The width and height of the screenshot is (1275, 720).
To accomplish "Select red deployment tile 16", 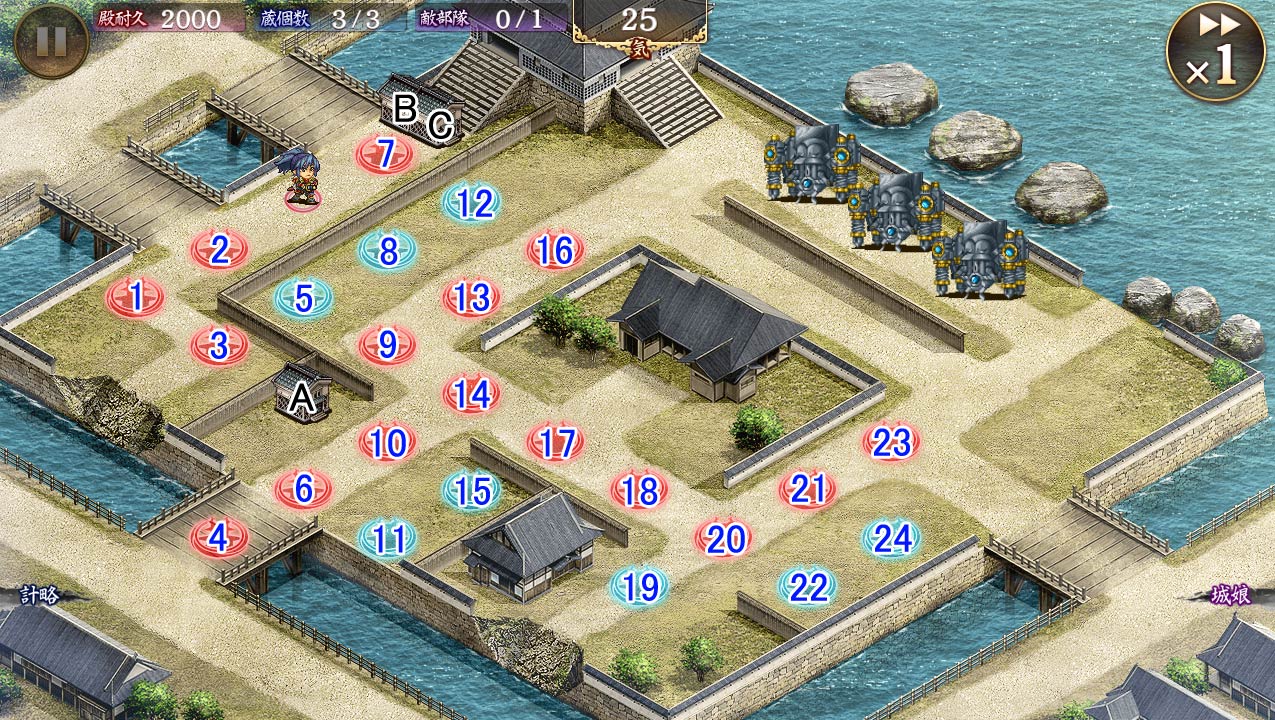I will click(555, 251).
